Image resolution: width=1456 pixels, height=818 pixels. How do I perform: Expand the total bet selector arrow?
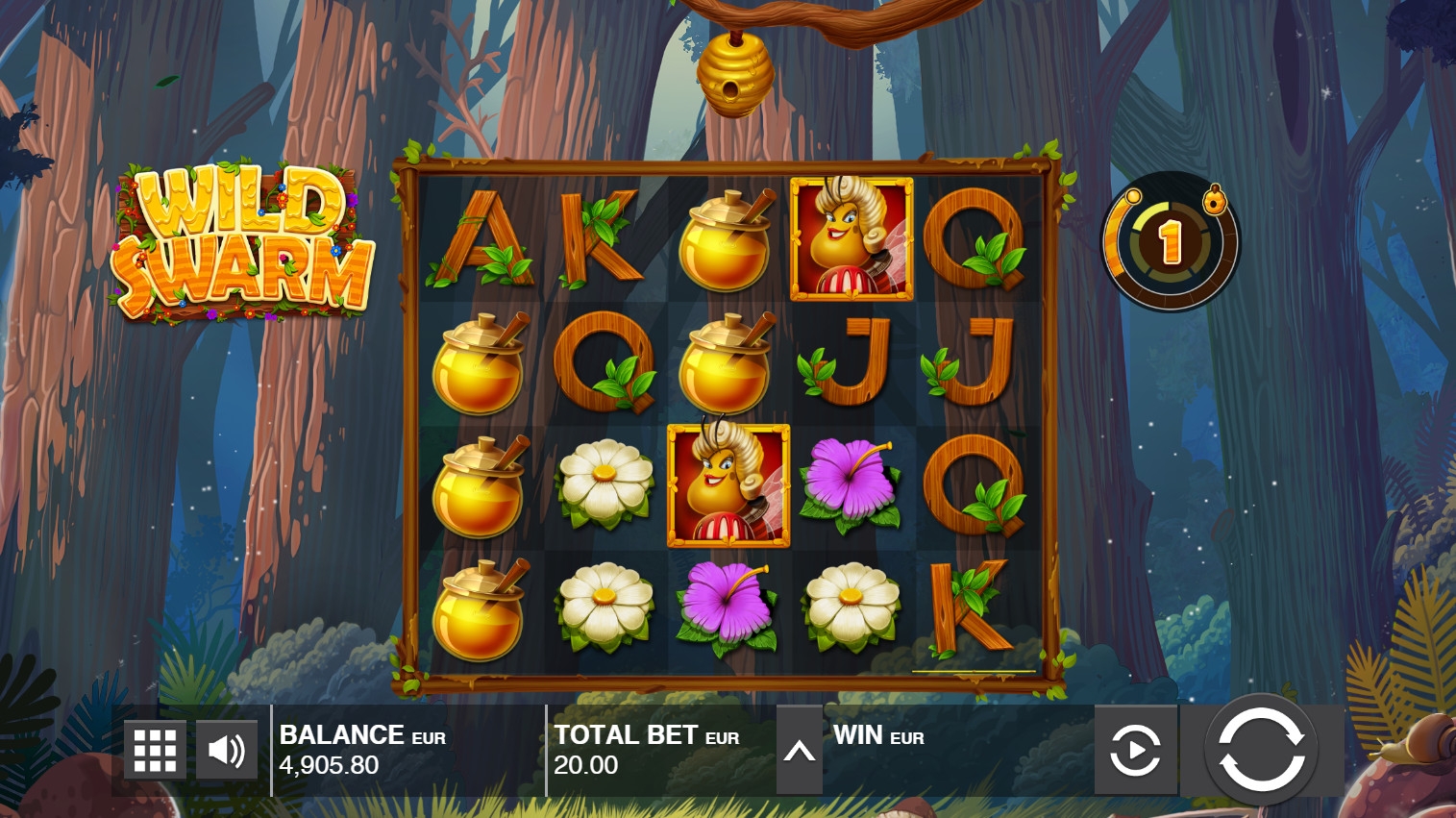(x=799, y=752)
